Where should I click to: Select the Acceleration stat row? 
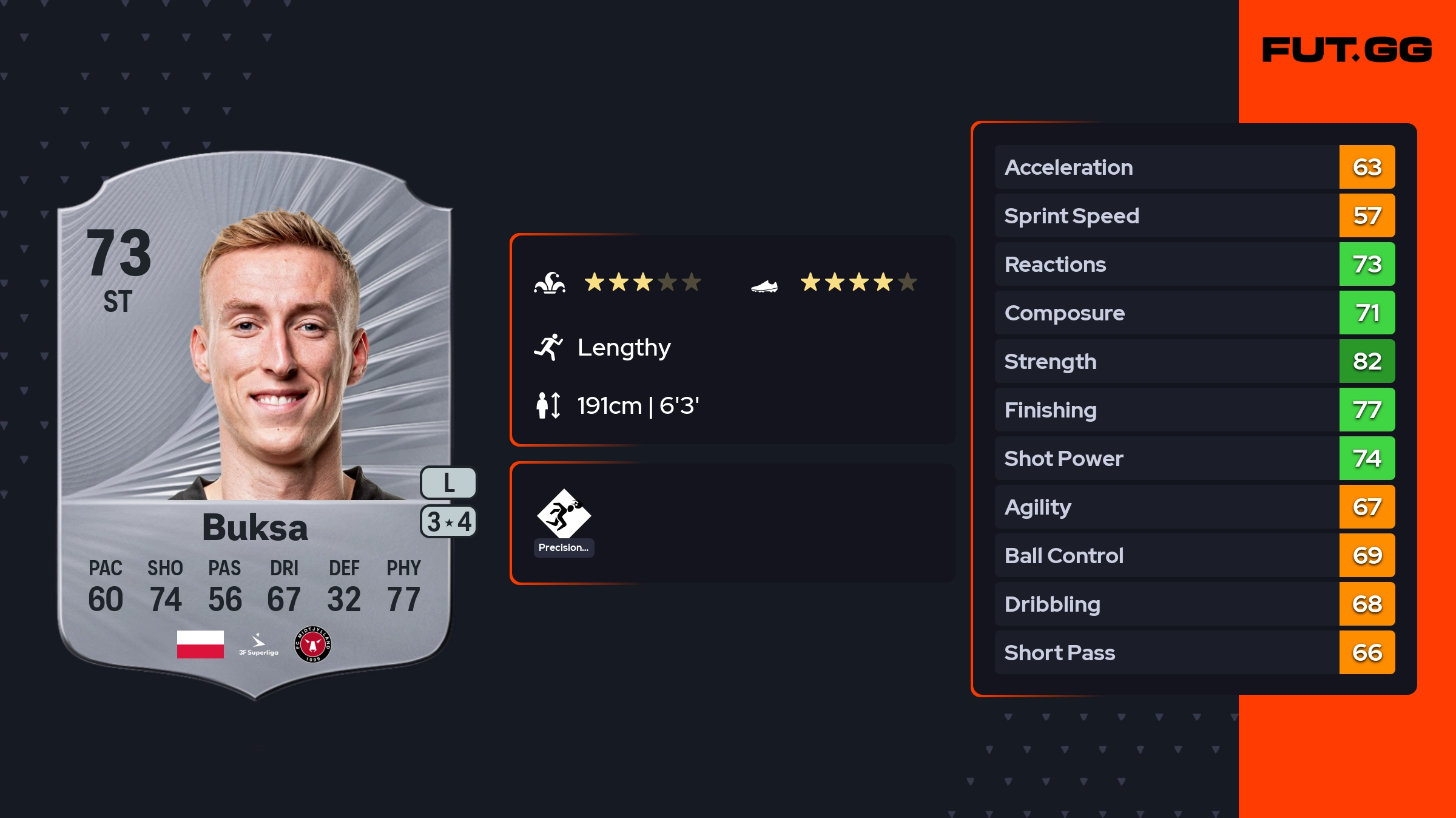point(1194,167)
